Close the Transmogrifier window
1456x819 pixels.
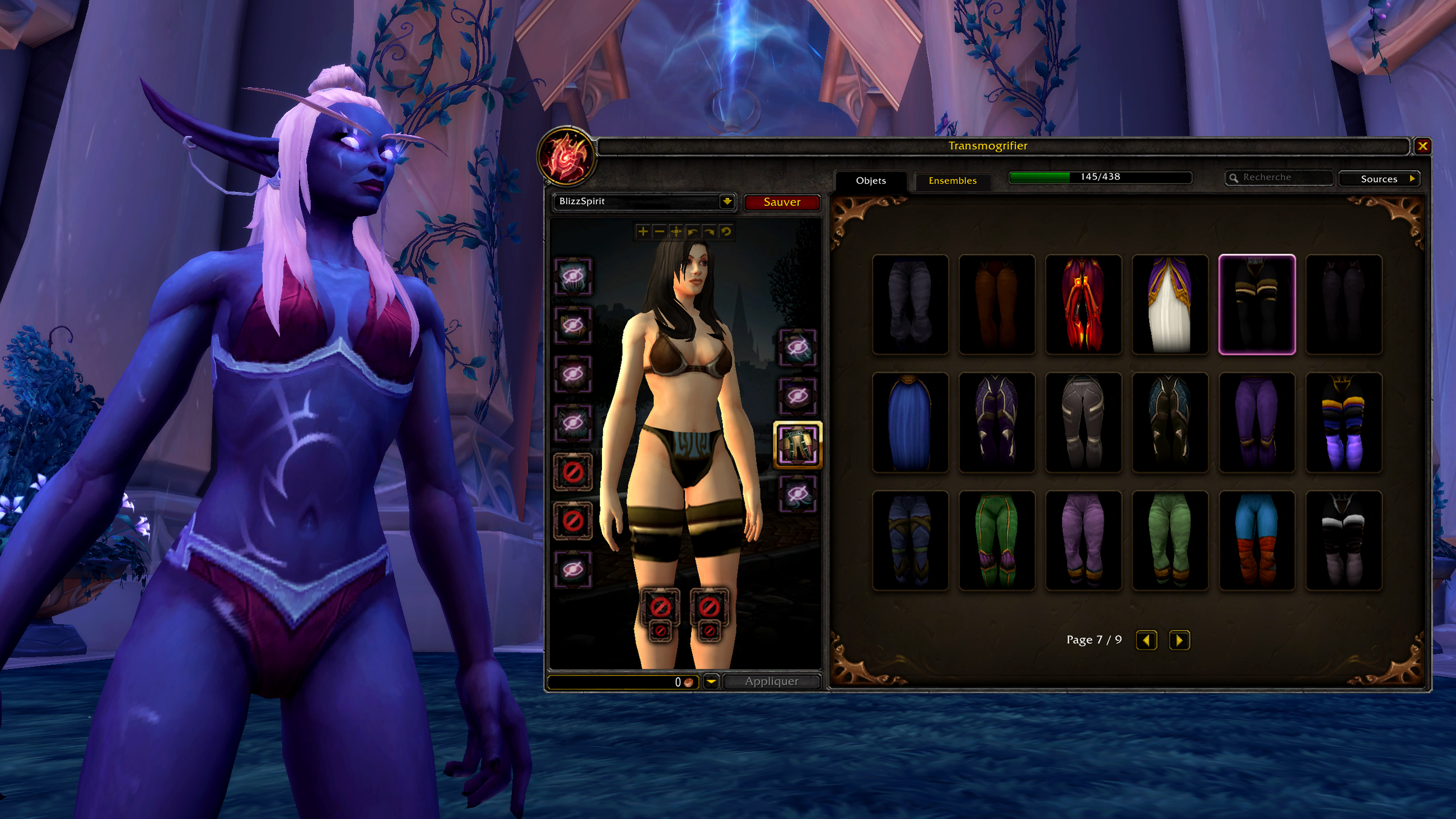(1422, 147)
